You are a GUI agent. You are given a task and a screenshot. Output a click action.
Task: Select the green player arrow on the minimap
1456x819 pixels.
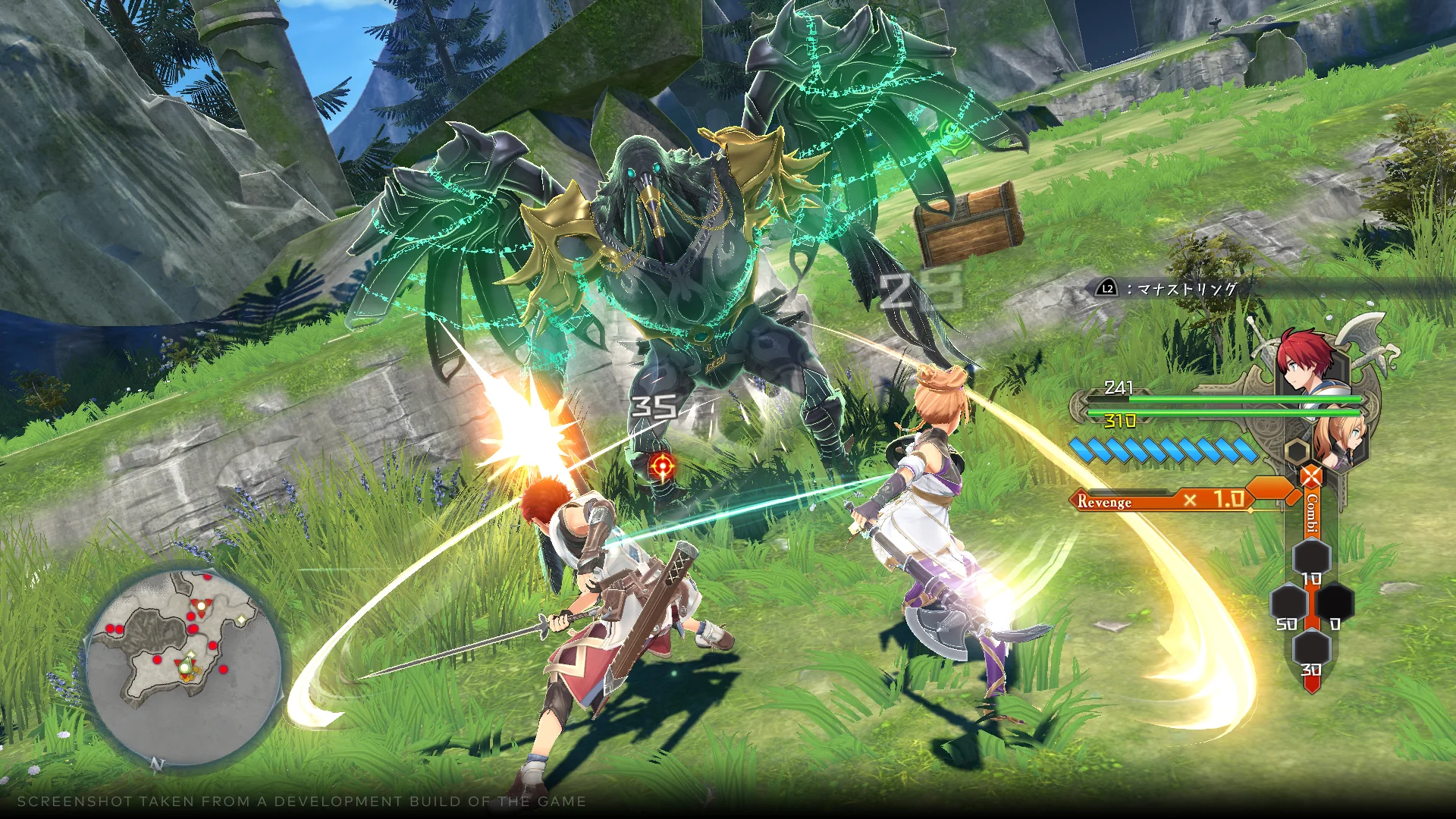click(185, 666)
